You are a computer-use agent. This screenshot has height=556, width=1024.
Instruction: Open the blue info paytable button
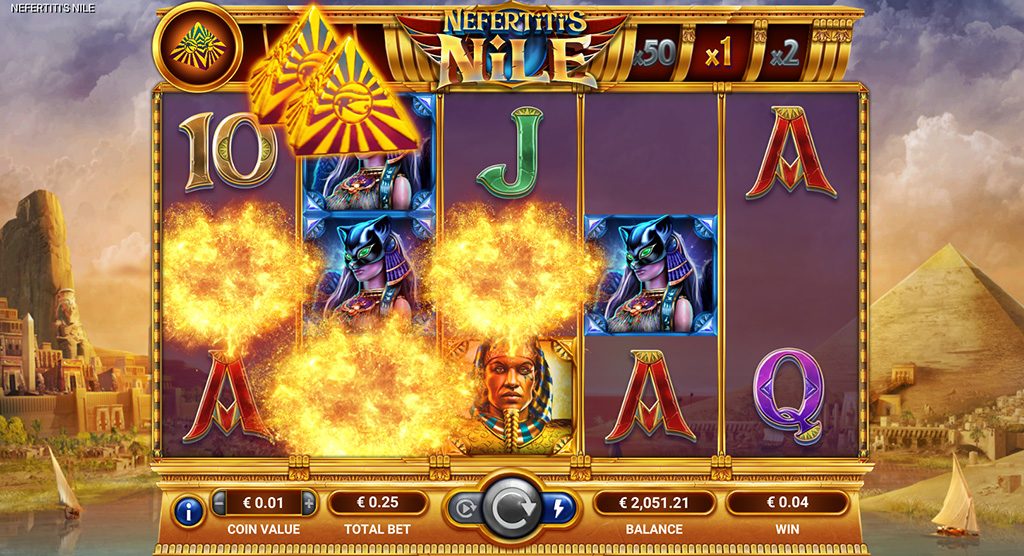click(189, 512)
